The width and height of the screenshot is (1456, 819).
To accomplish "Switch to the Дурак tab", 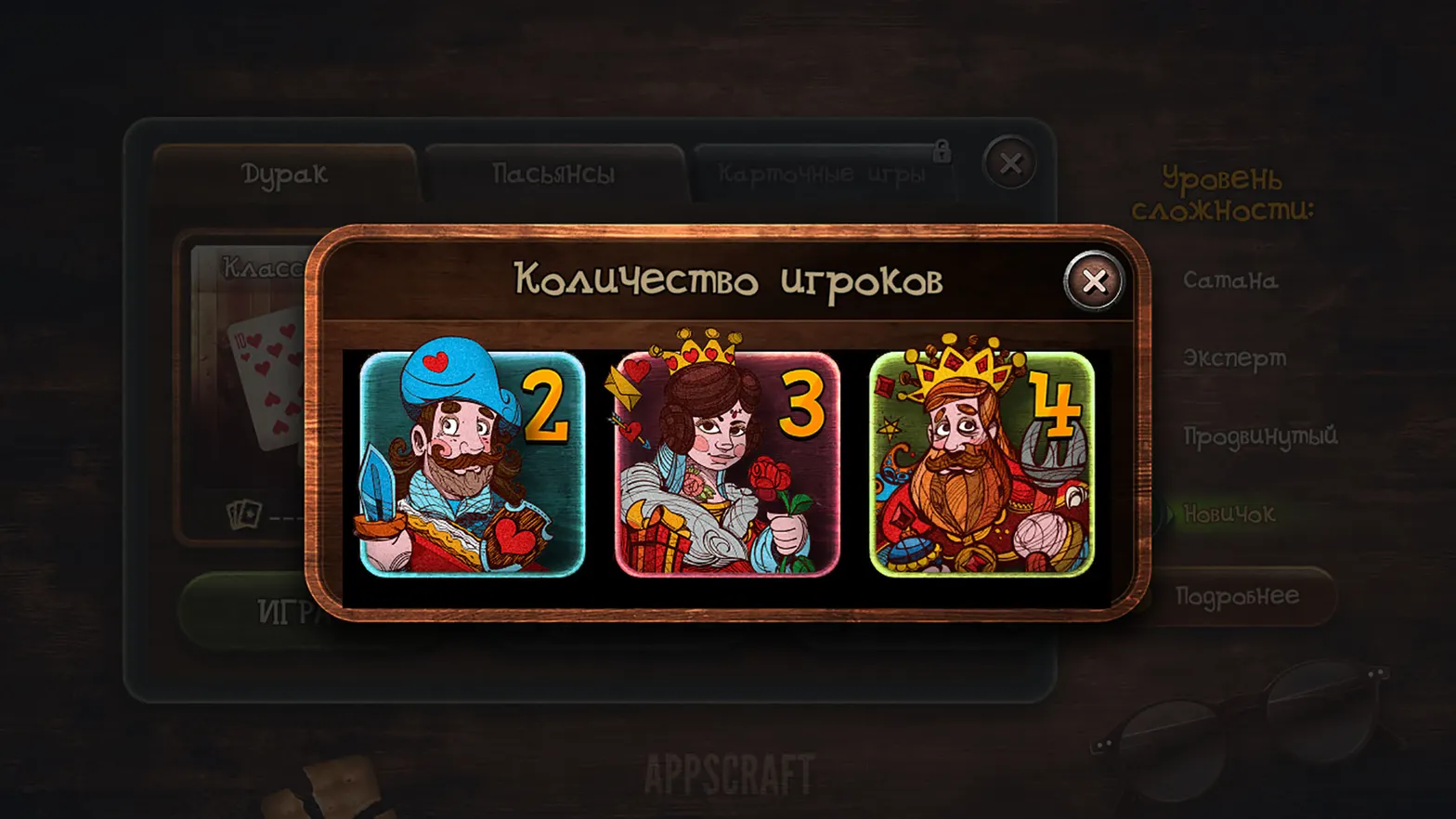I will [x=285, y=173].
